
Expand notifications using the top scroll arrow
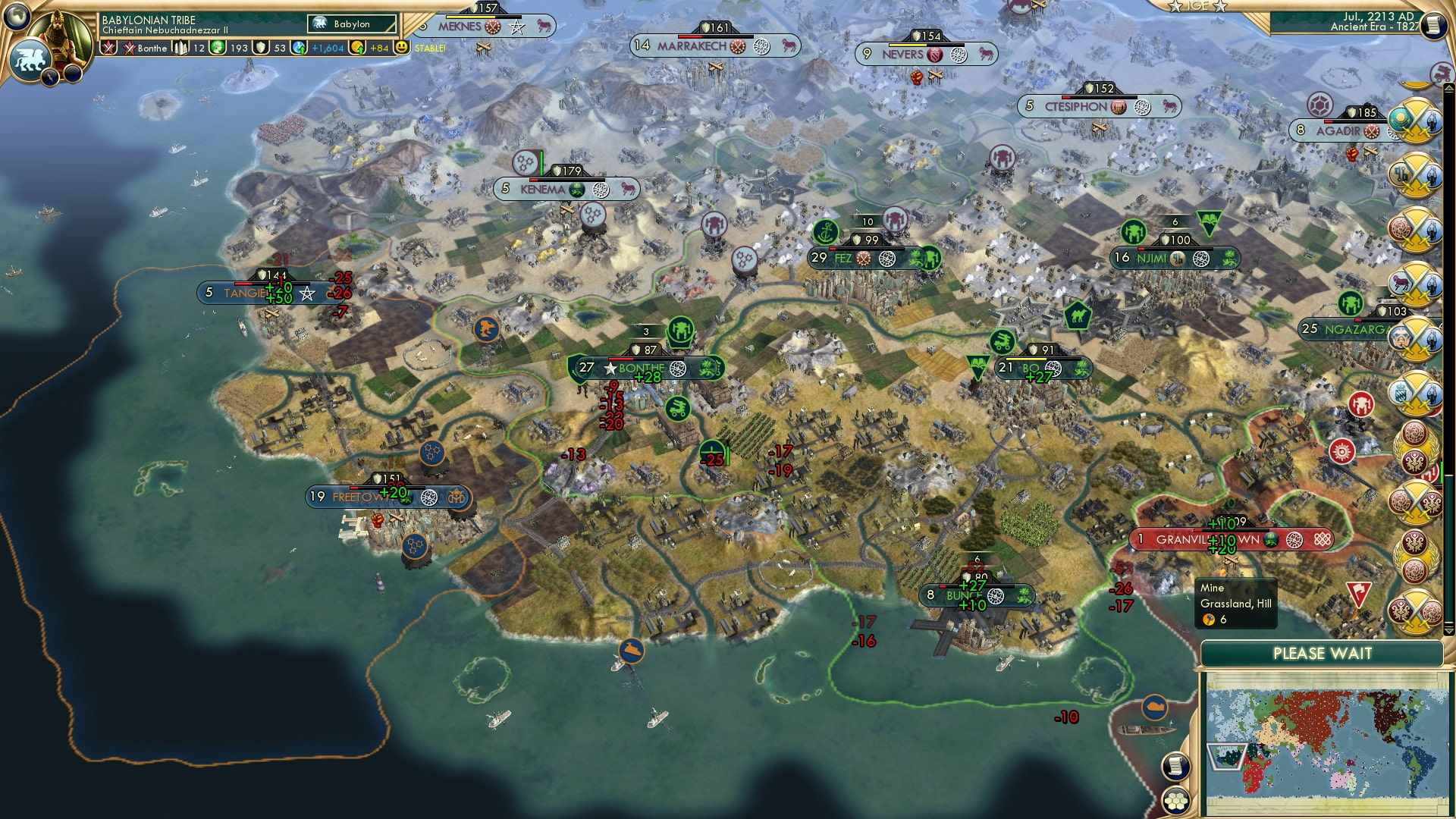1448,88
